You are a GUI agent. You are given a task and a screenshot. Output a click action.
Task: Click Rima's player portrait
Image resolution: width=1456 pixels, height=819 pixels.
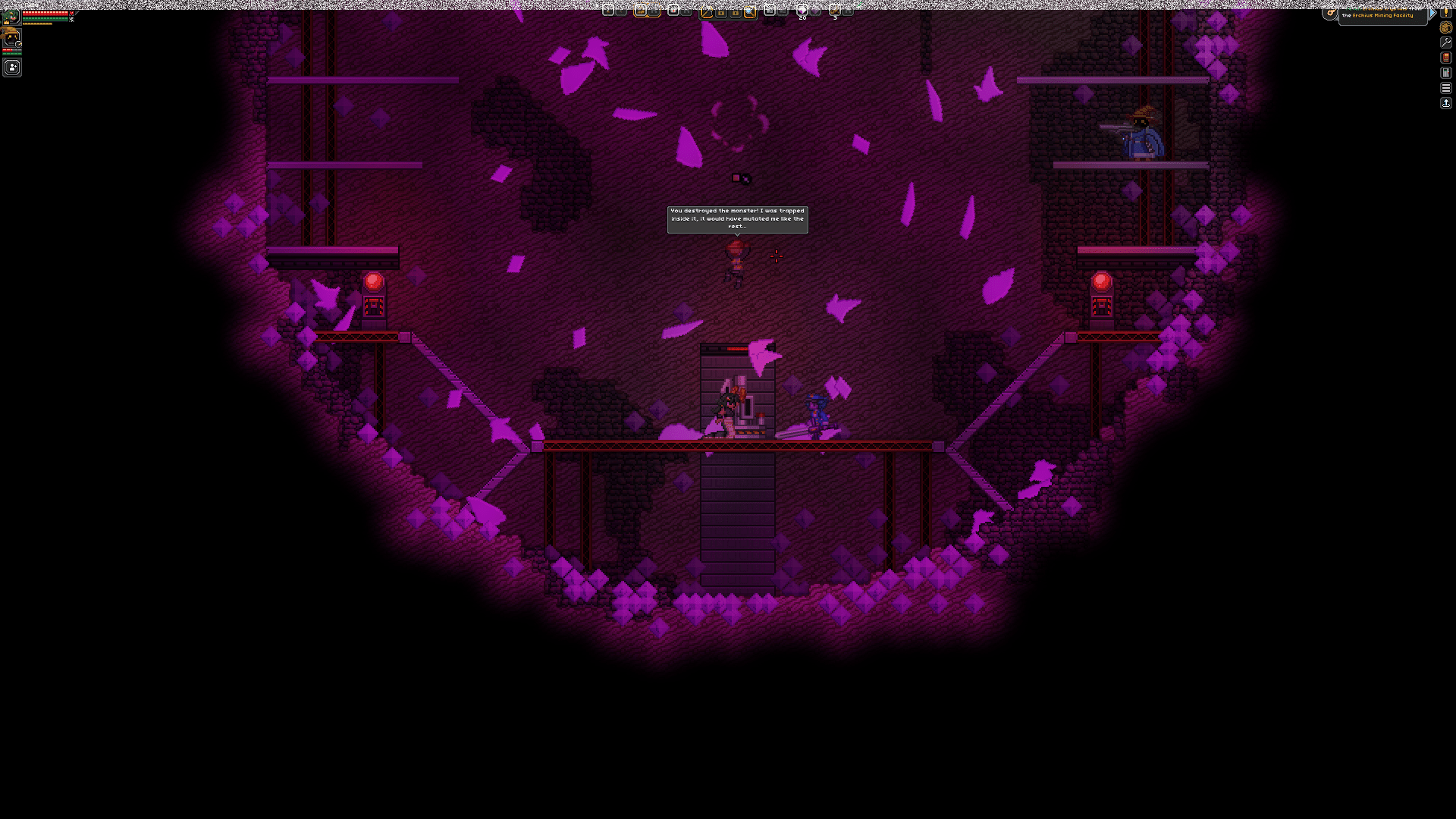(x=11, y=15)
